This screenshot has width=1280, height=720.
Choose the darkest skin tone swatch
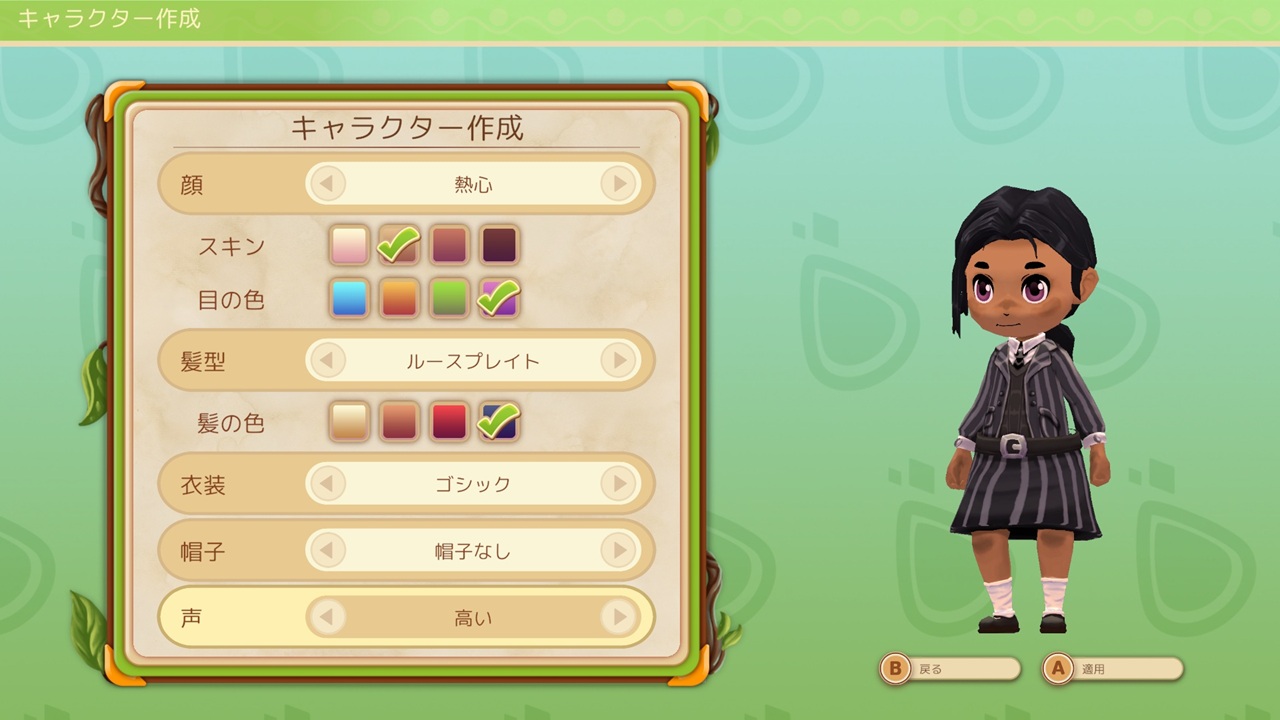tap(499, 245)
